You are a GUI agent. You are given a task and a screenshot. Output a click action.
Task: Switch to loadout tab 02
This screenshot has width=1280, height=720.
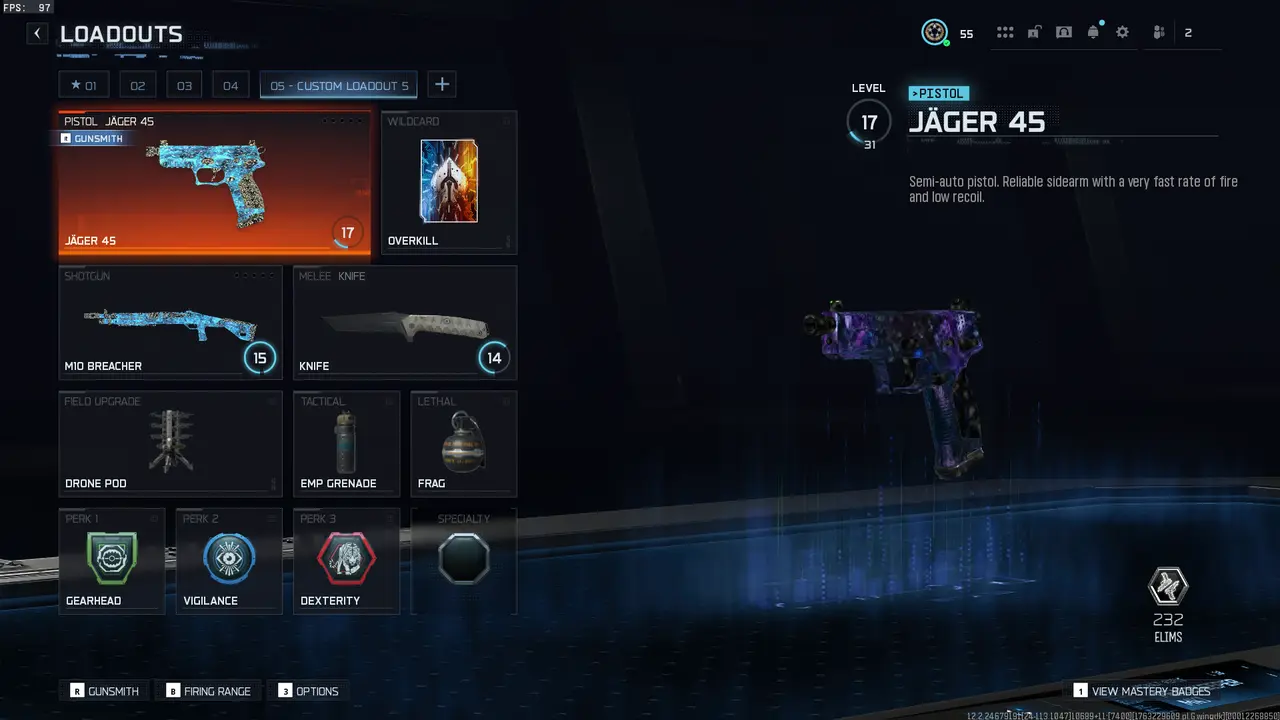(x=137, y=85)
